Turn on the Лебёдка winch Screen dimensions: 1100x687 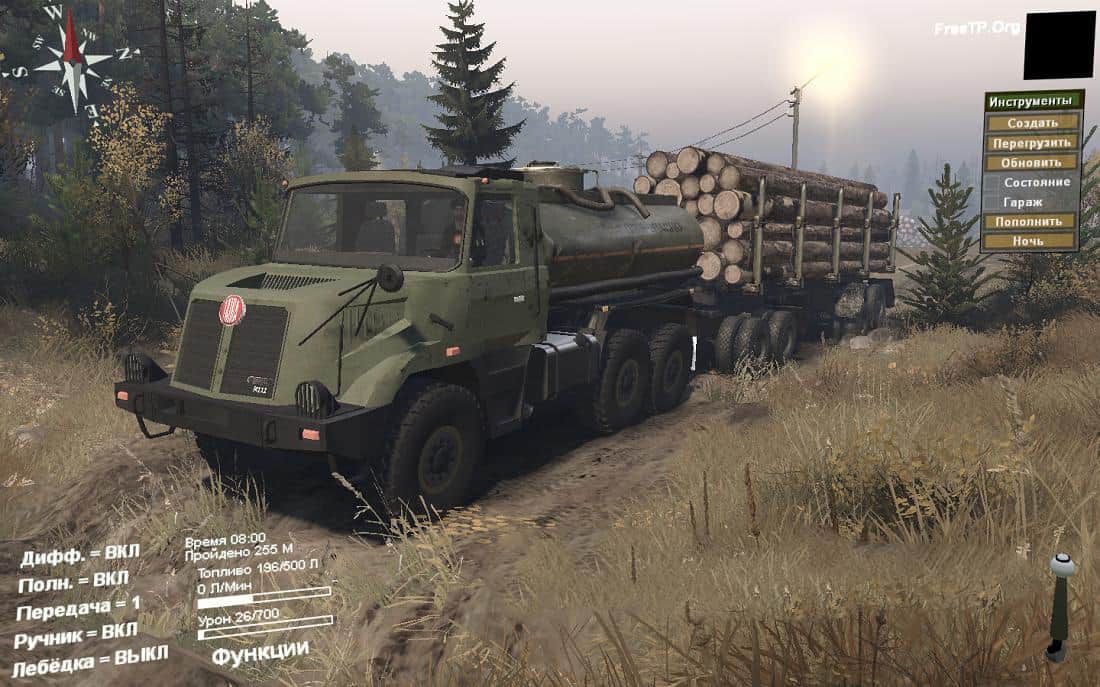pos(89,659)
